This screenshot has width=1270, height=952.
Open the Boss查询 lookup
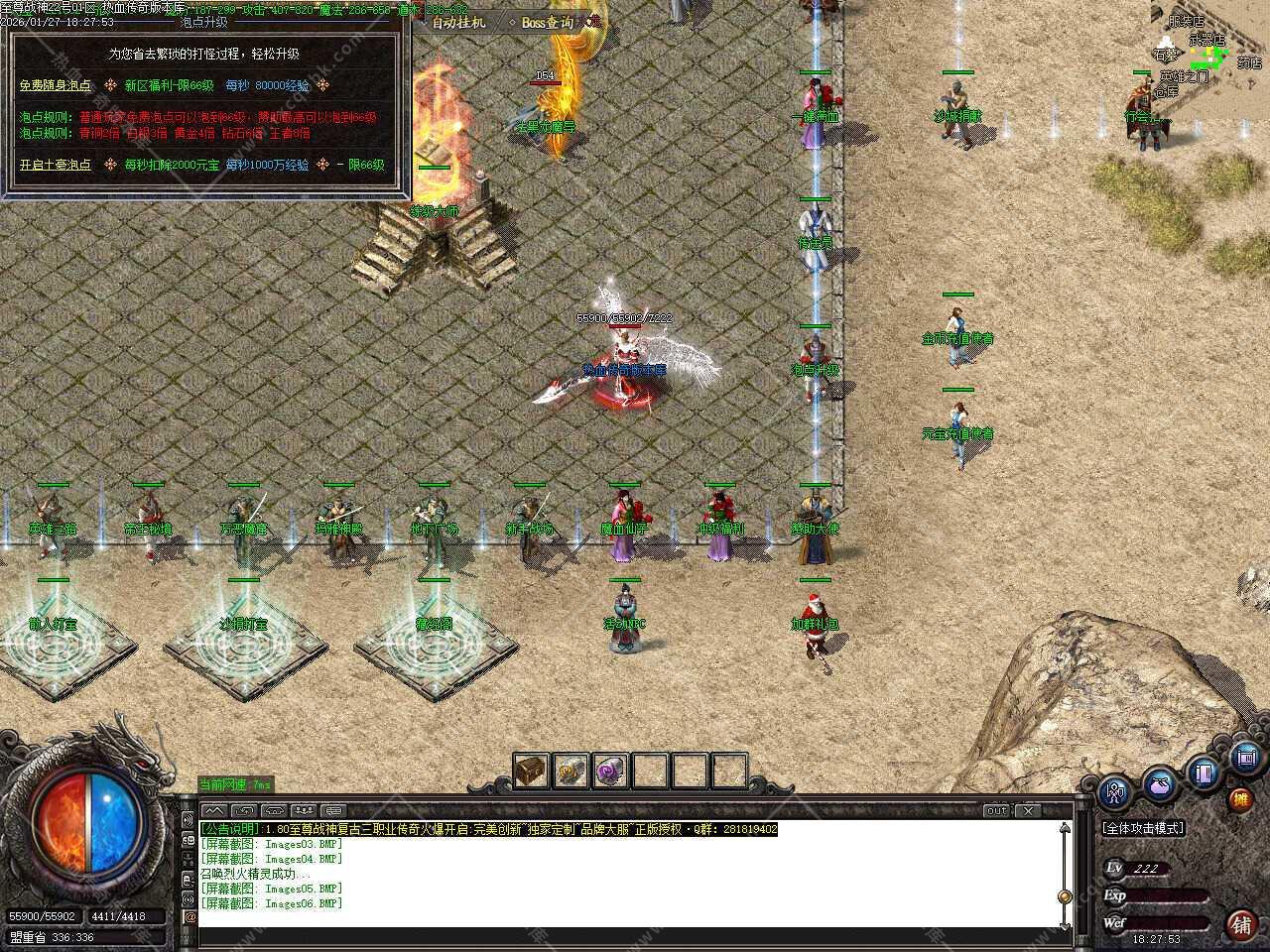548,22
